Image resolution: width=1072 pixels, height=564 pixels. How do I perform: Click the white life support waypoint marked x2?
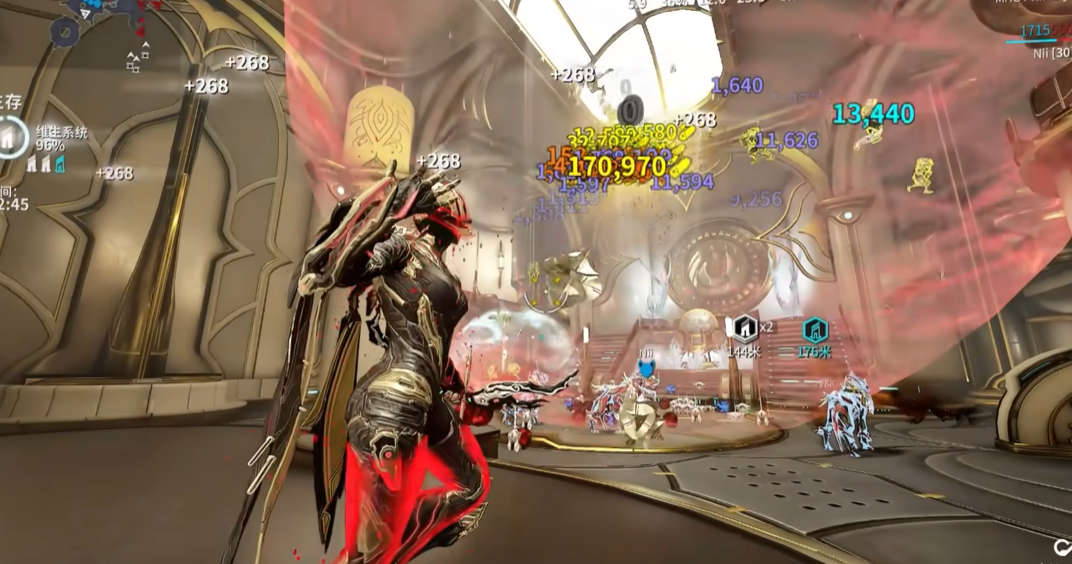(x=745, y=328)
